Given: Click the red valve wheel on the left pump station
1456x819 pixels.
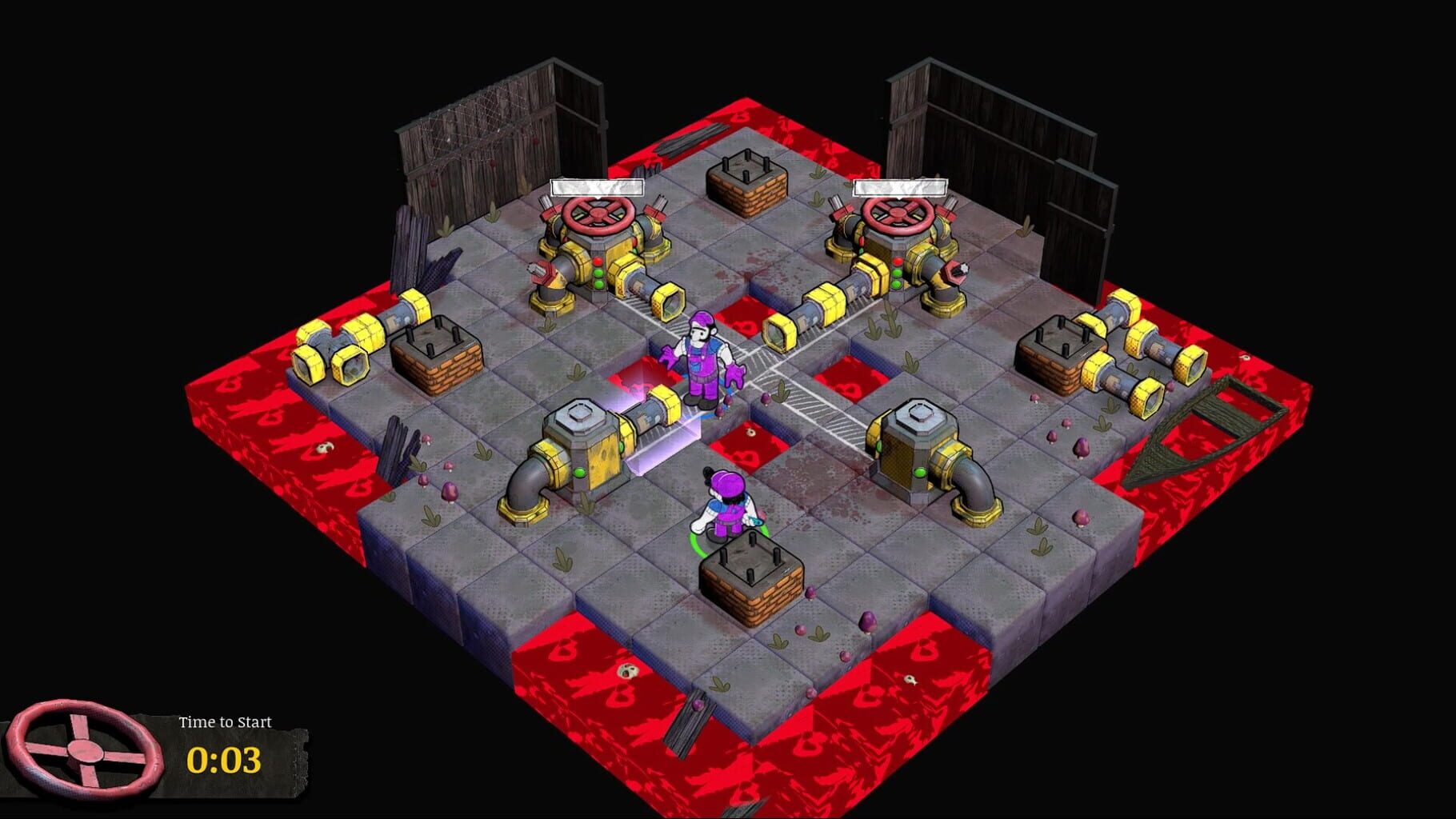Looking at the screenshot, I should click(596, 216).
